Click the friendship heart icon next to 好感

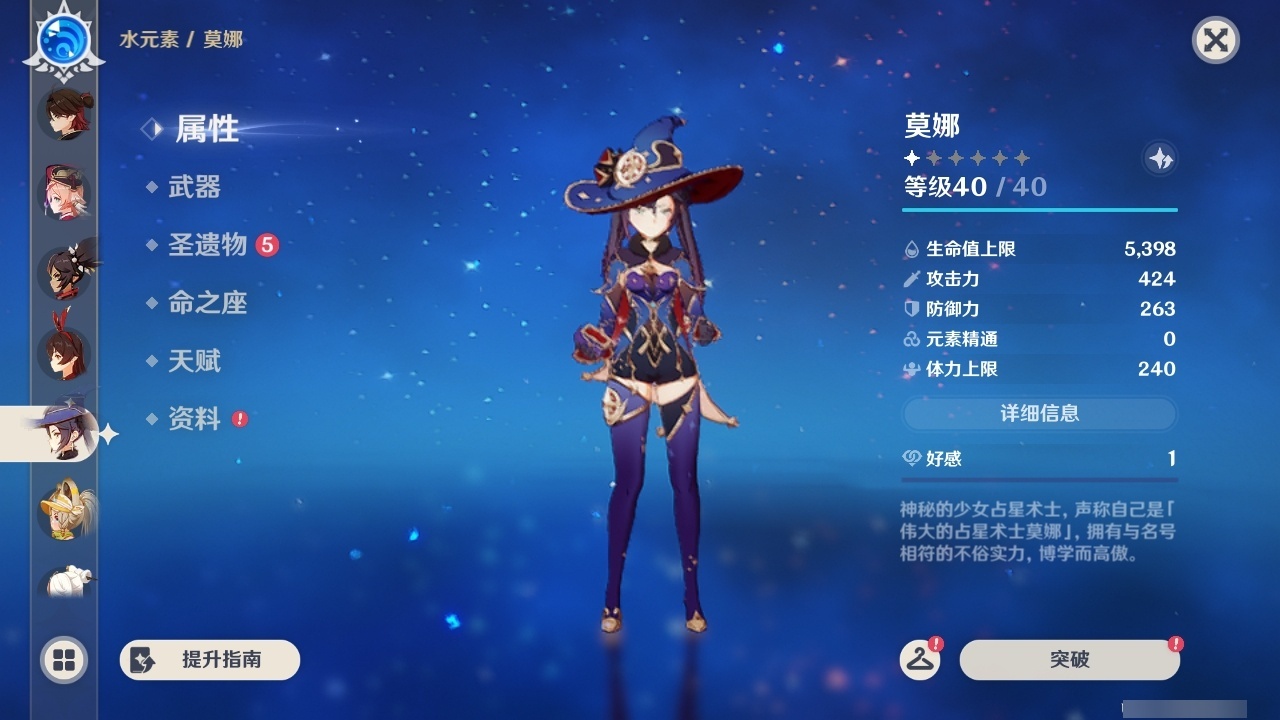click(911, 458)
